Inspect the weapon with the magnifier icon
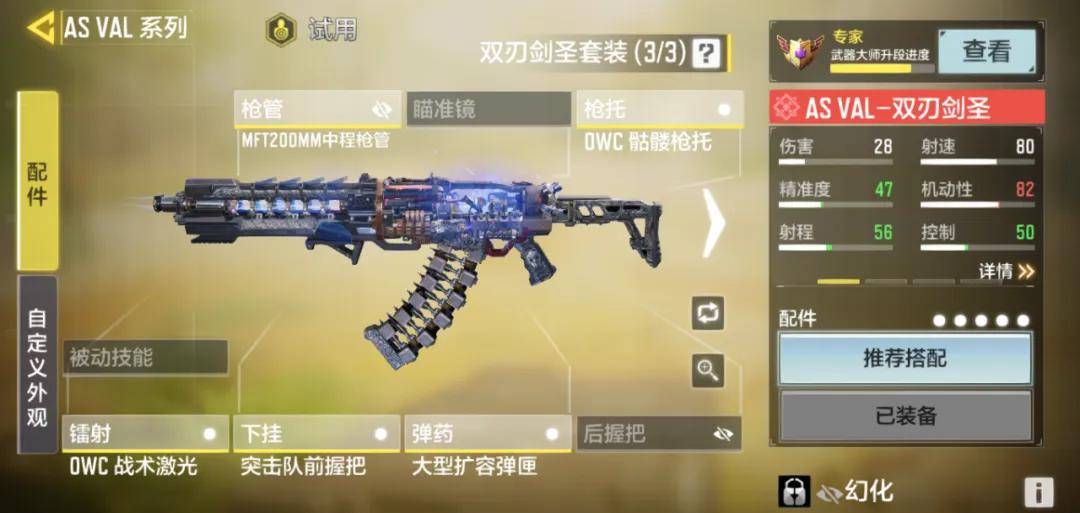 point(708,371)
